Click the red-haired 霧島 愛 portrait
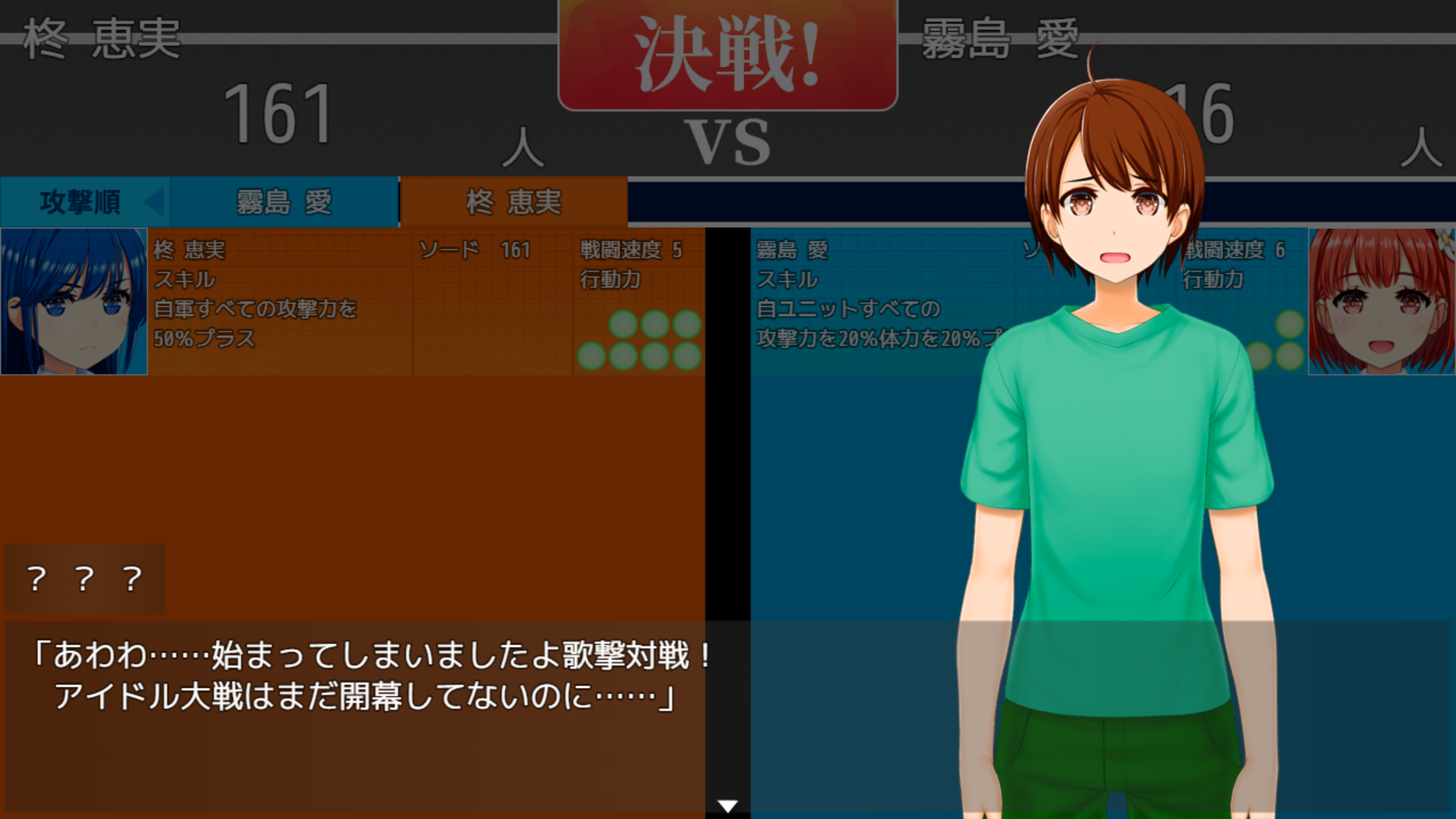Viewport: 1456px width, 819px height. click(1381, 301)
